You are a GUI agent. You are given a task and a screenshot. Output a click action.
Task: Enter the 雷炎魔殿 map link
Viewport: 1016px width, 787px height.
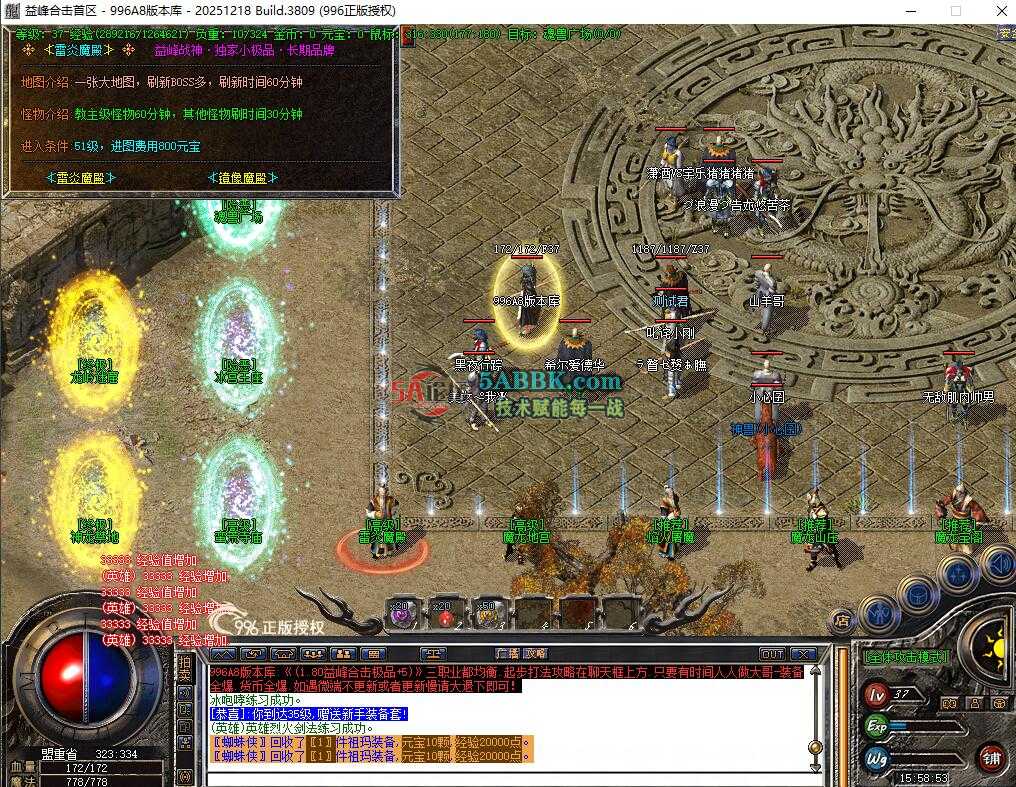(80, 178)
